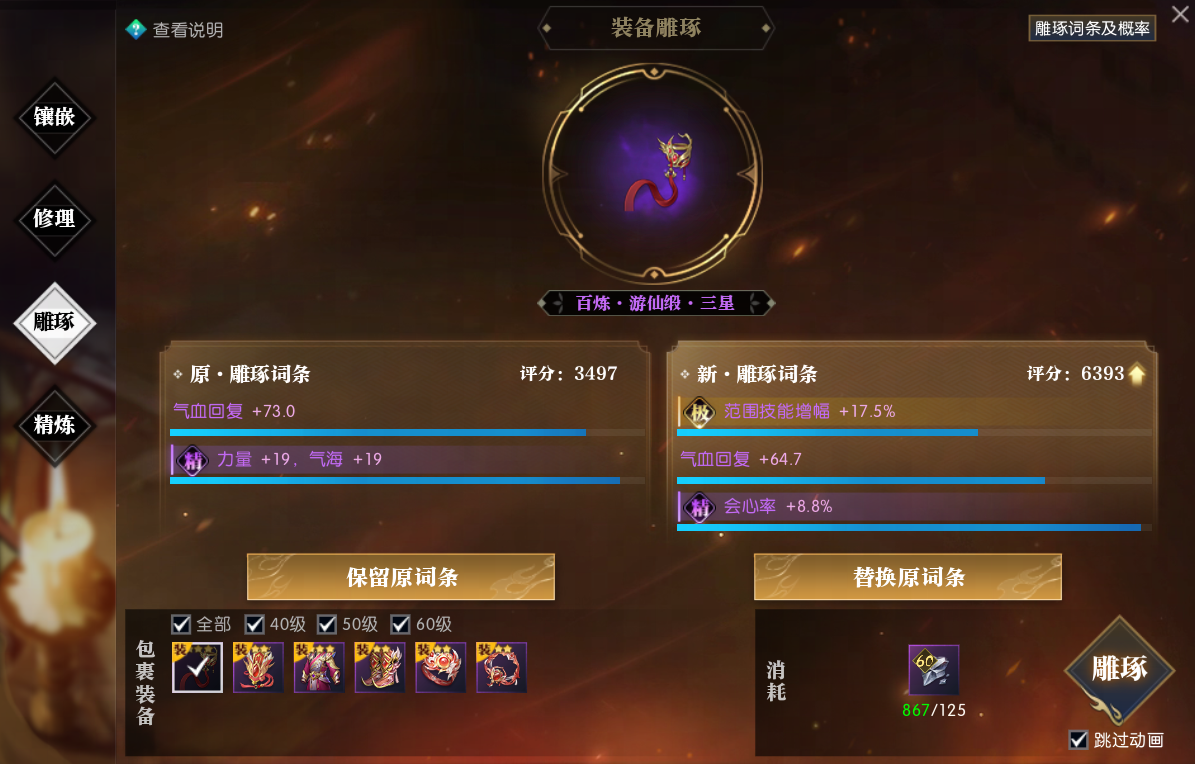Image resolution: width=1195 pixels, height=764 pixels.
Task: Show 雕琢词条及概率 affix probabilities
Action: coord(1092,29)
